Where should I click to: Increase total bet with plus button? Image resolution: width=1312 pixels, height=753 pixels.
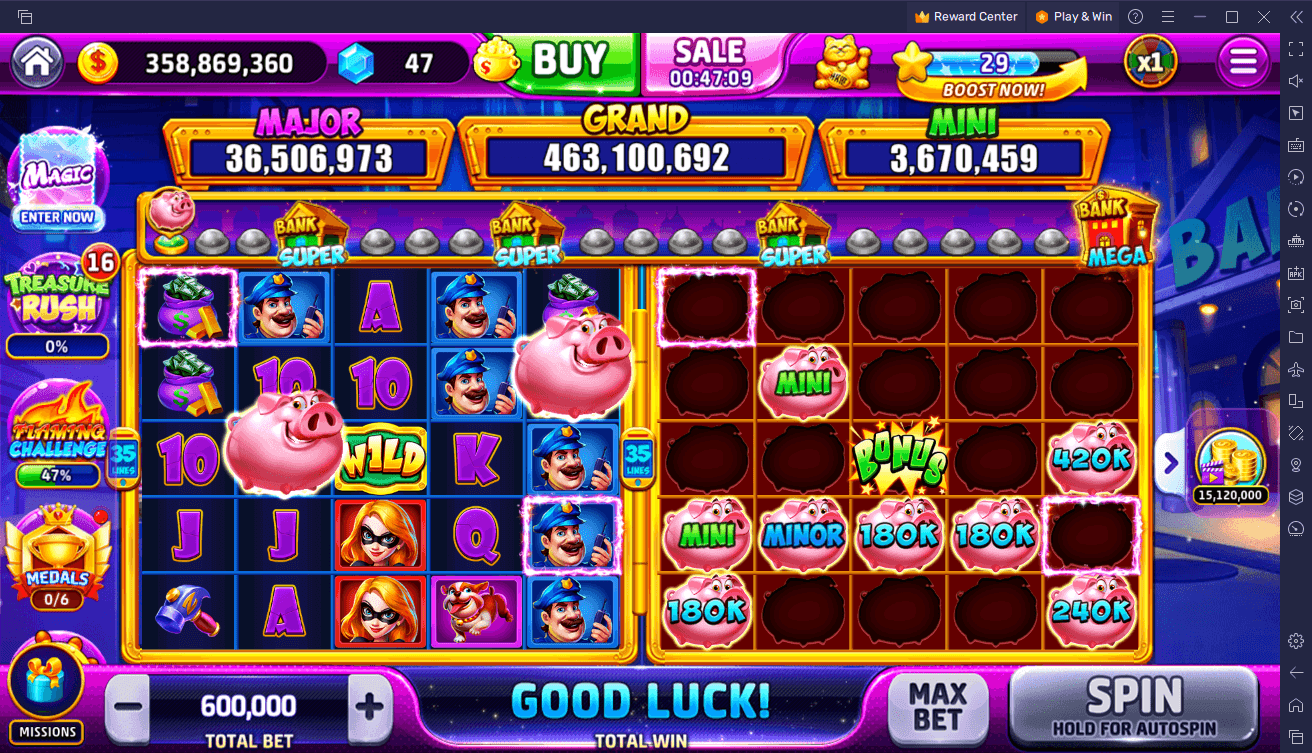pyautogui.click(x=369, y=707)
